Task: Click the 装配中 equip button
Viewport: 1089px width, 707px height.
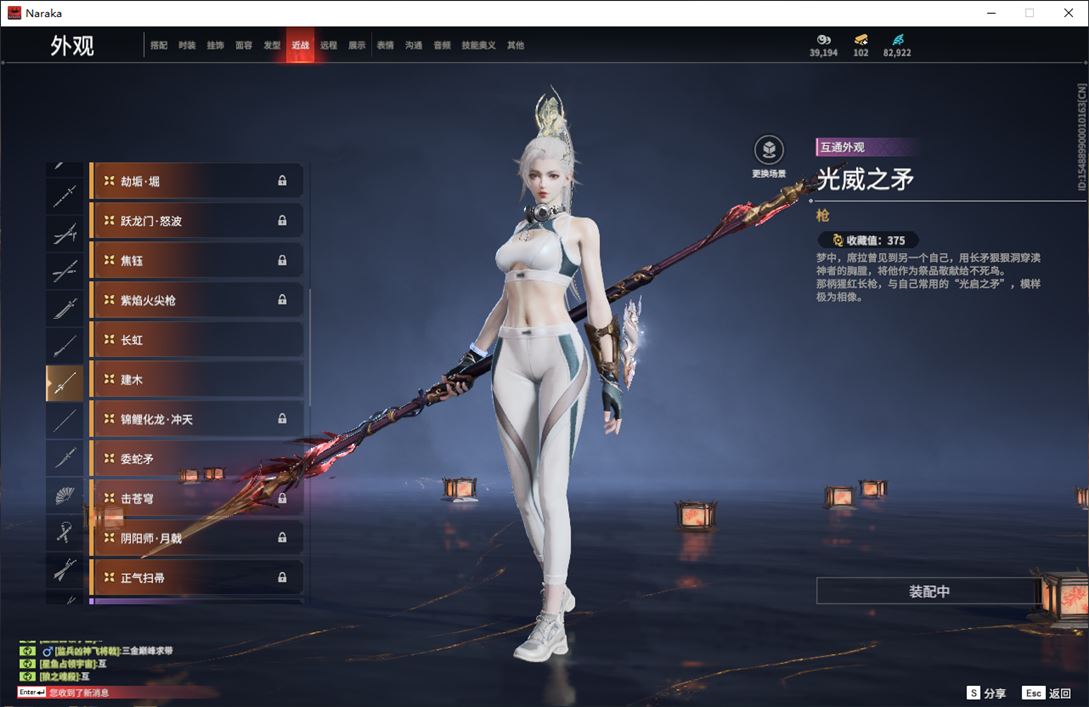Action: (929, 591)
